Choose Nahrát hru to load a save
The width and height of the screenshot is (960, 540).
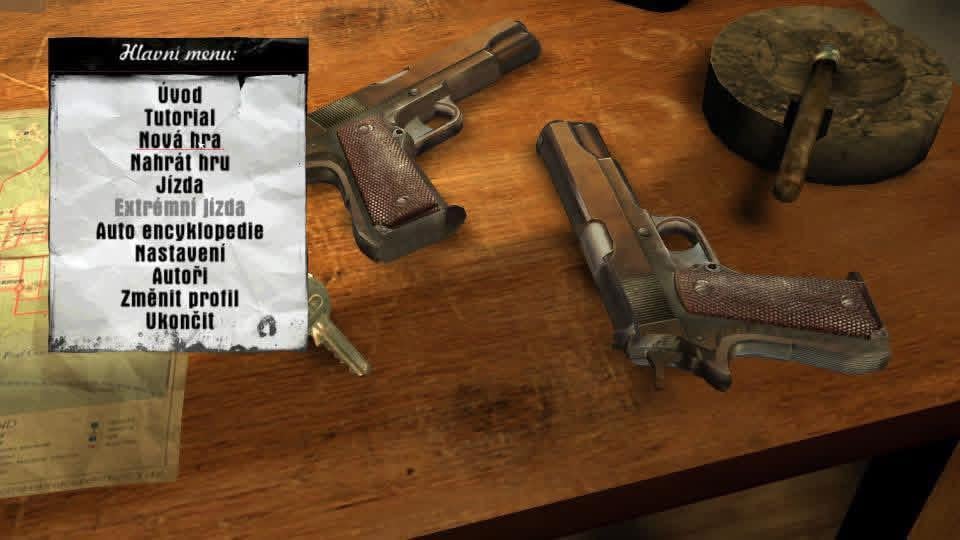[180, 162]
